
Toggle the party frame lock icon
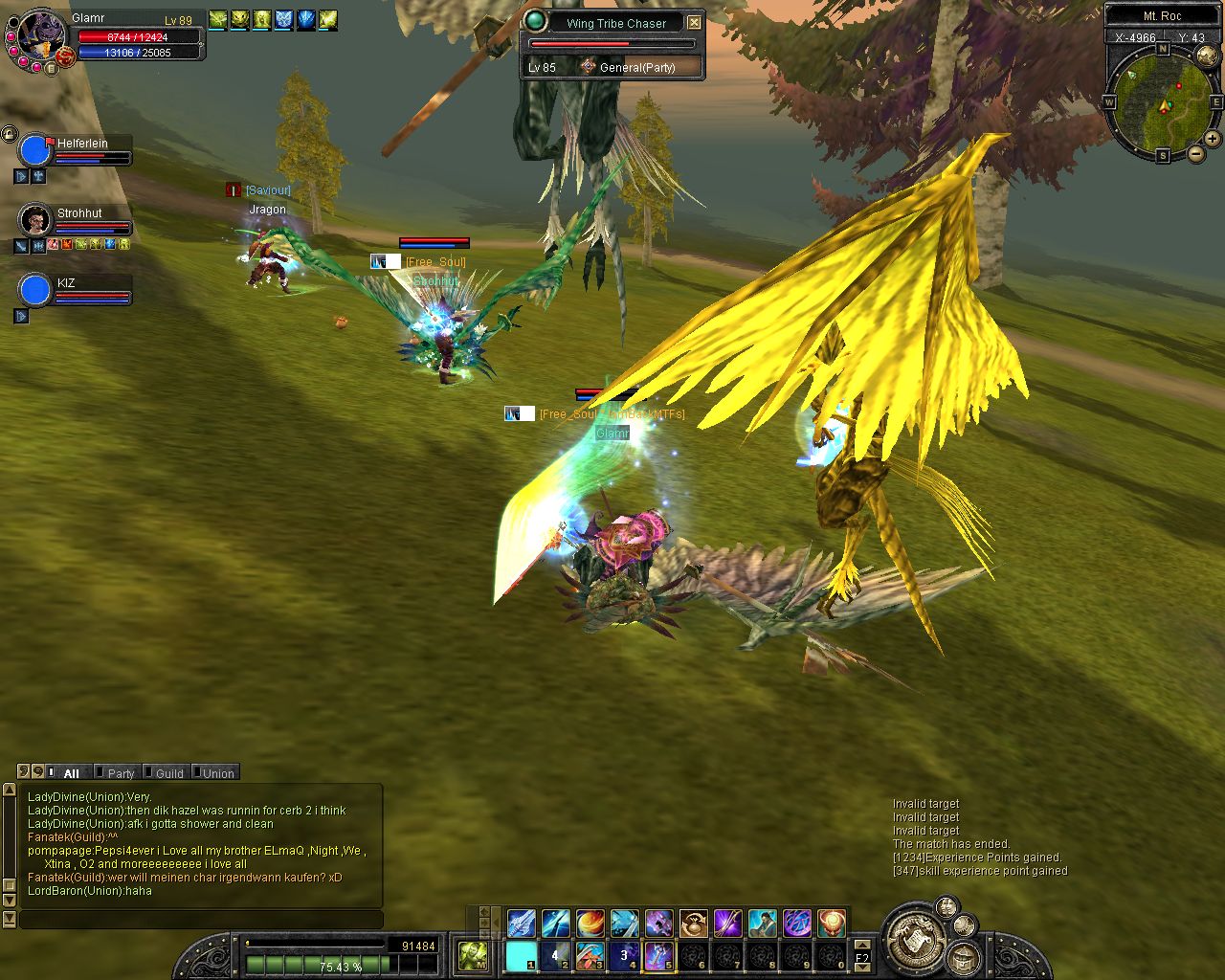(x=10, y=134)
